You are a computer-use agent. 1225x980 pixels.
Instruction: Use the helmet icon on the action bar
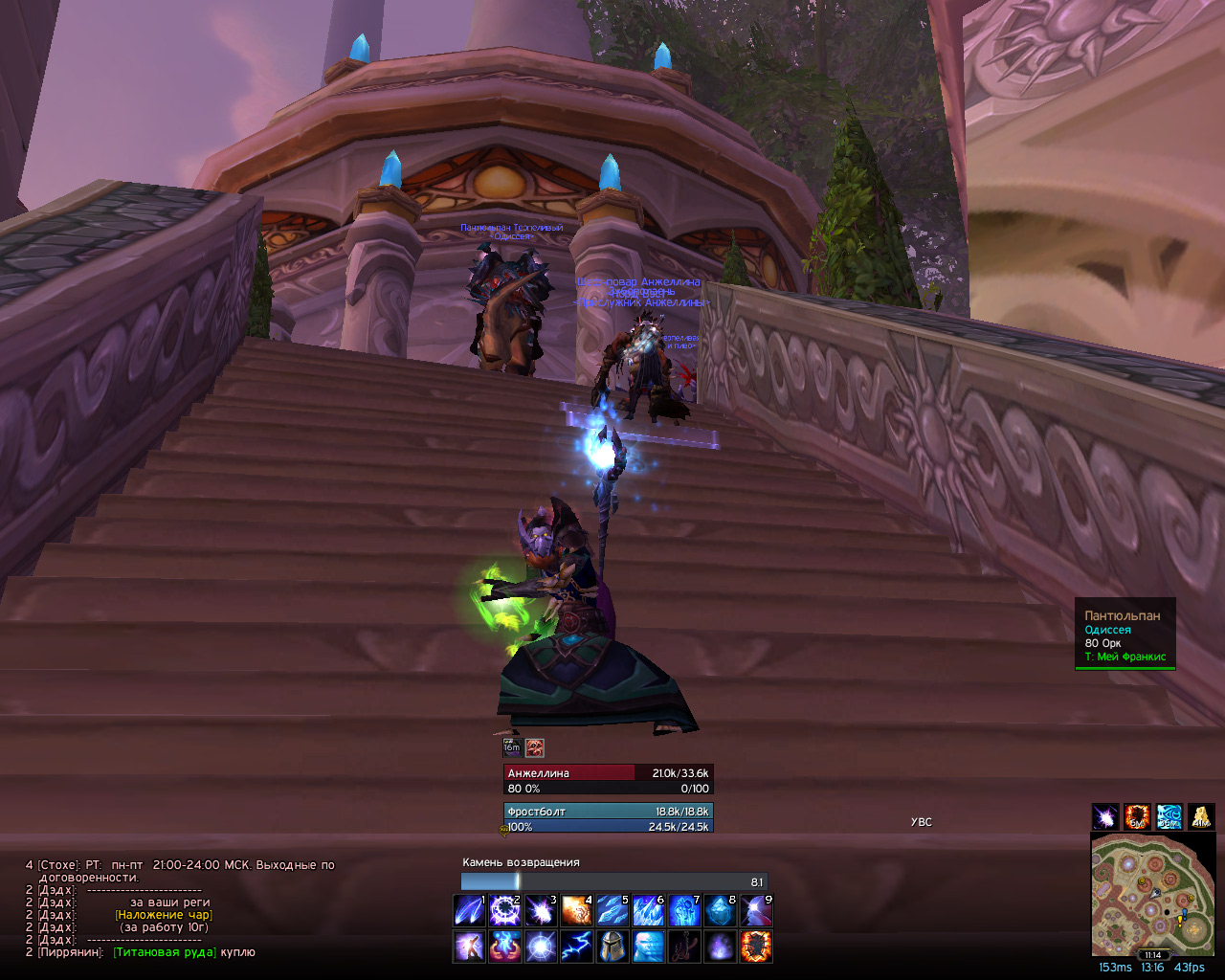(x=612, y=947)
